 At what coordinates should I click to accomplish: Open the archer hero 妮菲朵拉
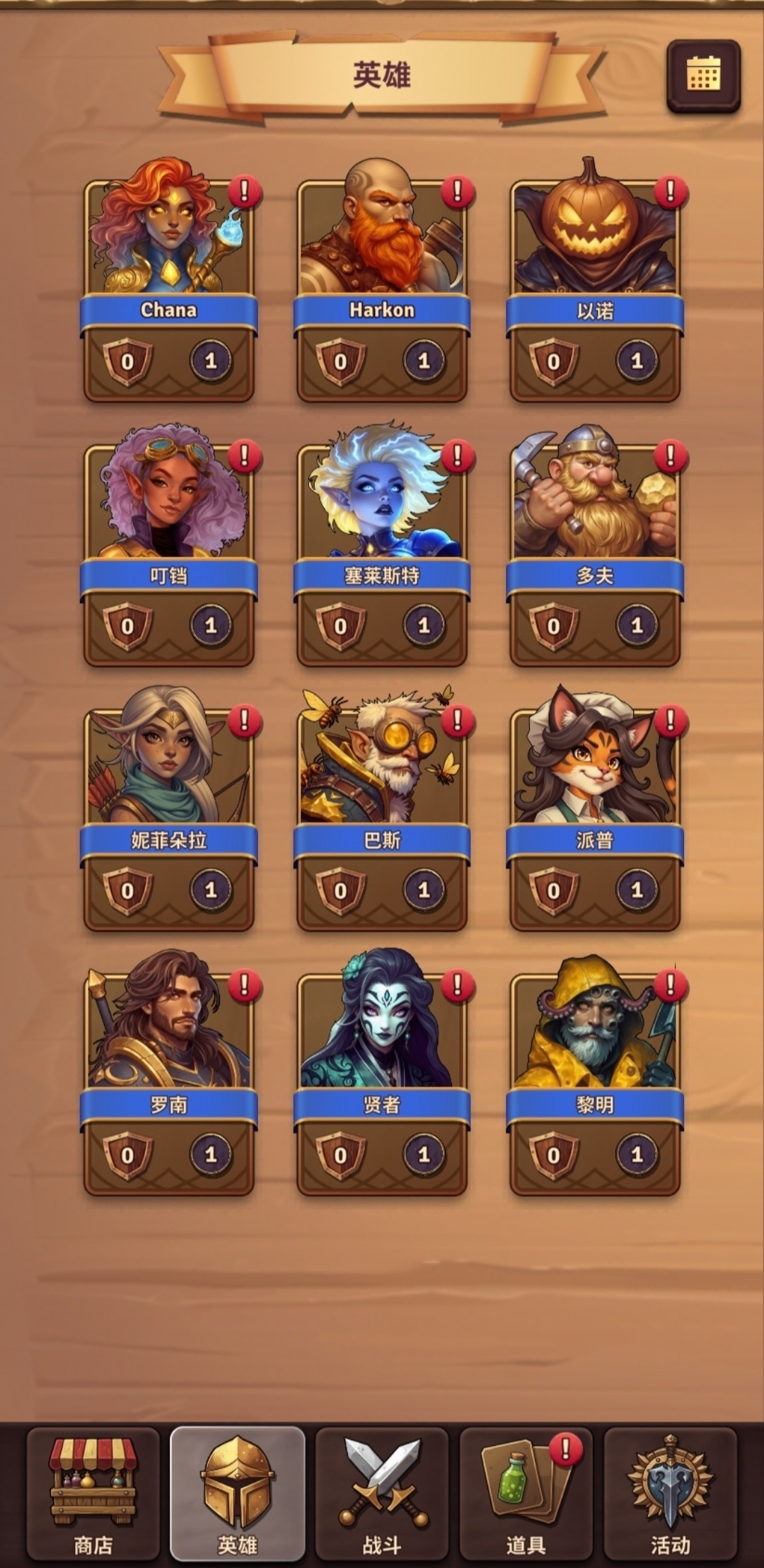169,813
